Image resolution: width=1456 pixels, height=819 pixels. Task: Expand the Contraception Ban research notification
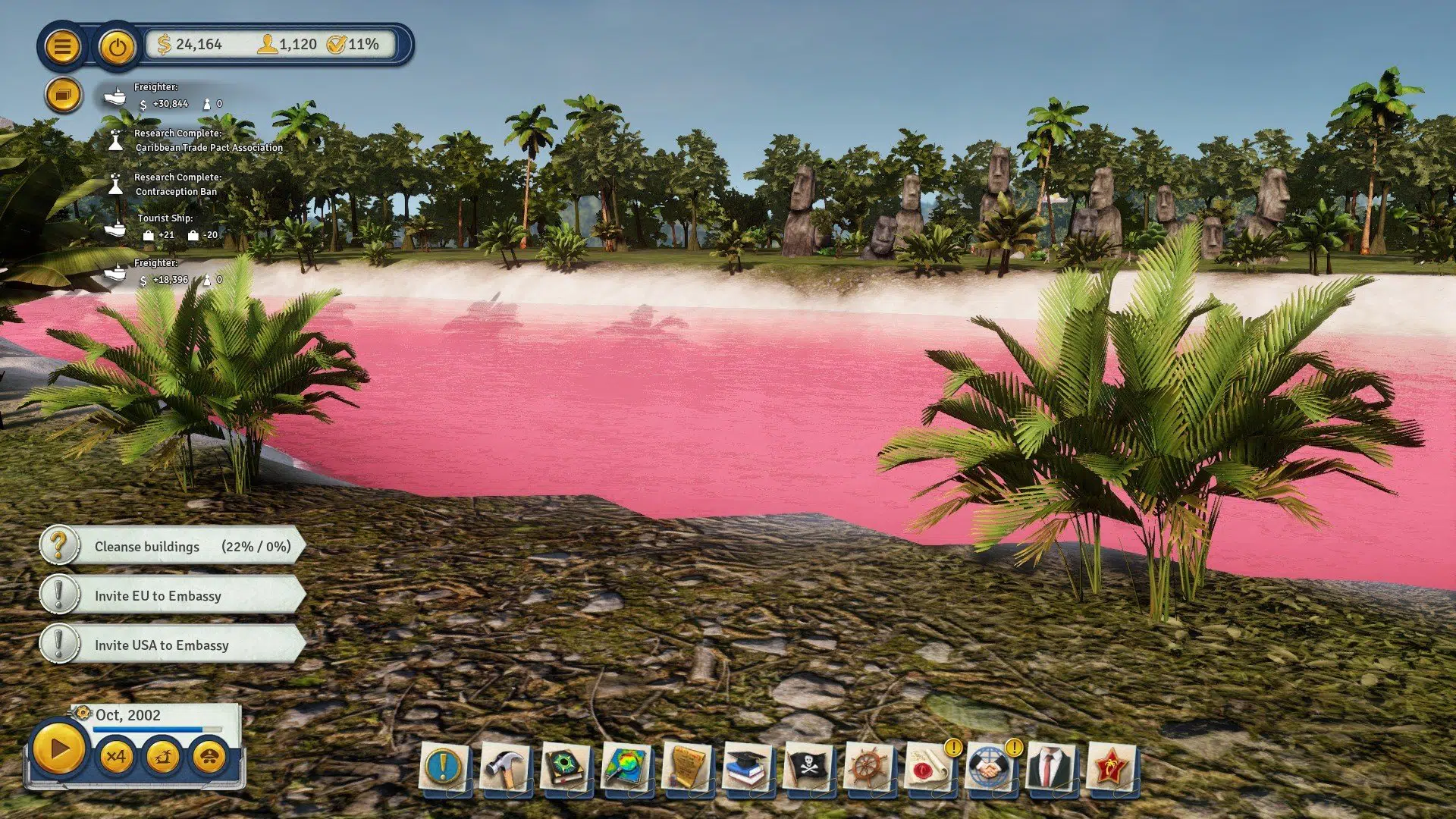(174, 186)
